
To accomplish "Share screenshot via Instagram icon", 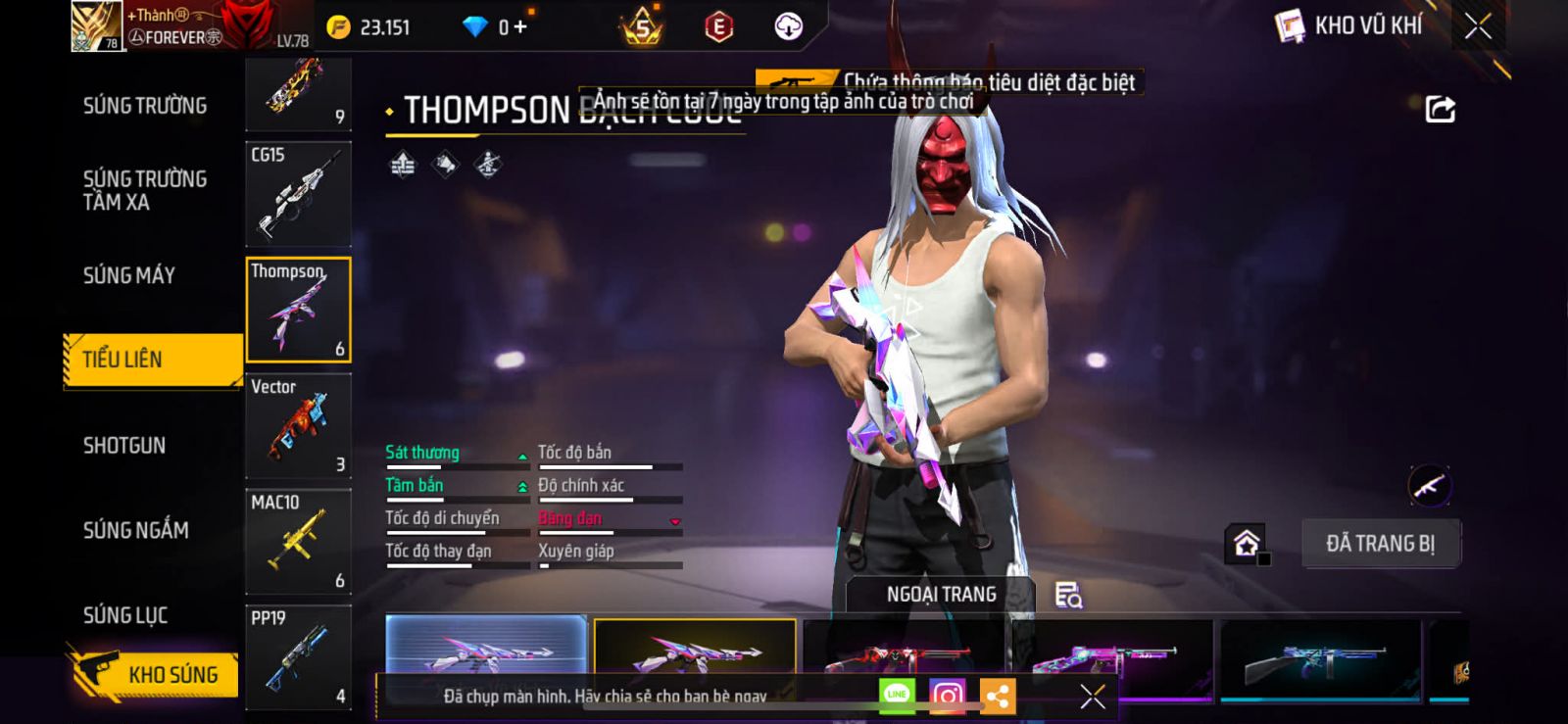I will (947, 697).
